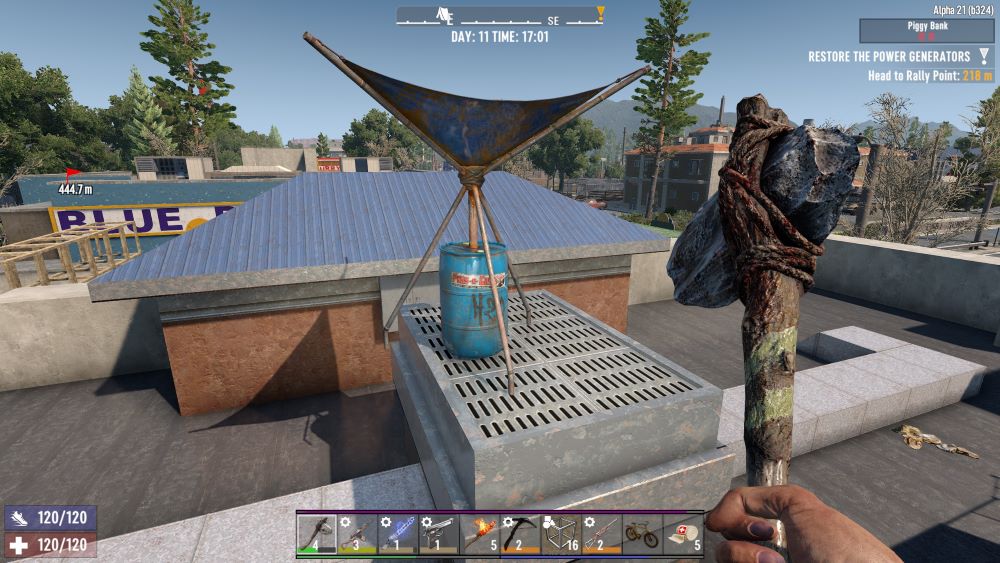Select the bandage hotbar slot
The width and height of the screenshot is (1000, 563).
[x=684, y=534]
